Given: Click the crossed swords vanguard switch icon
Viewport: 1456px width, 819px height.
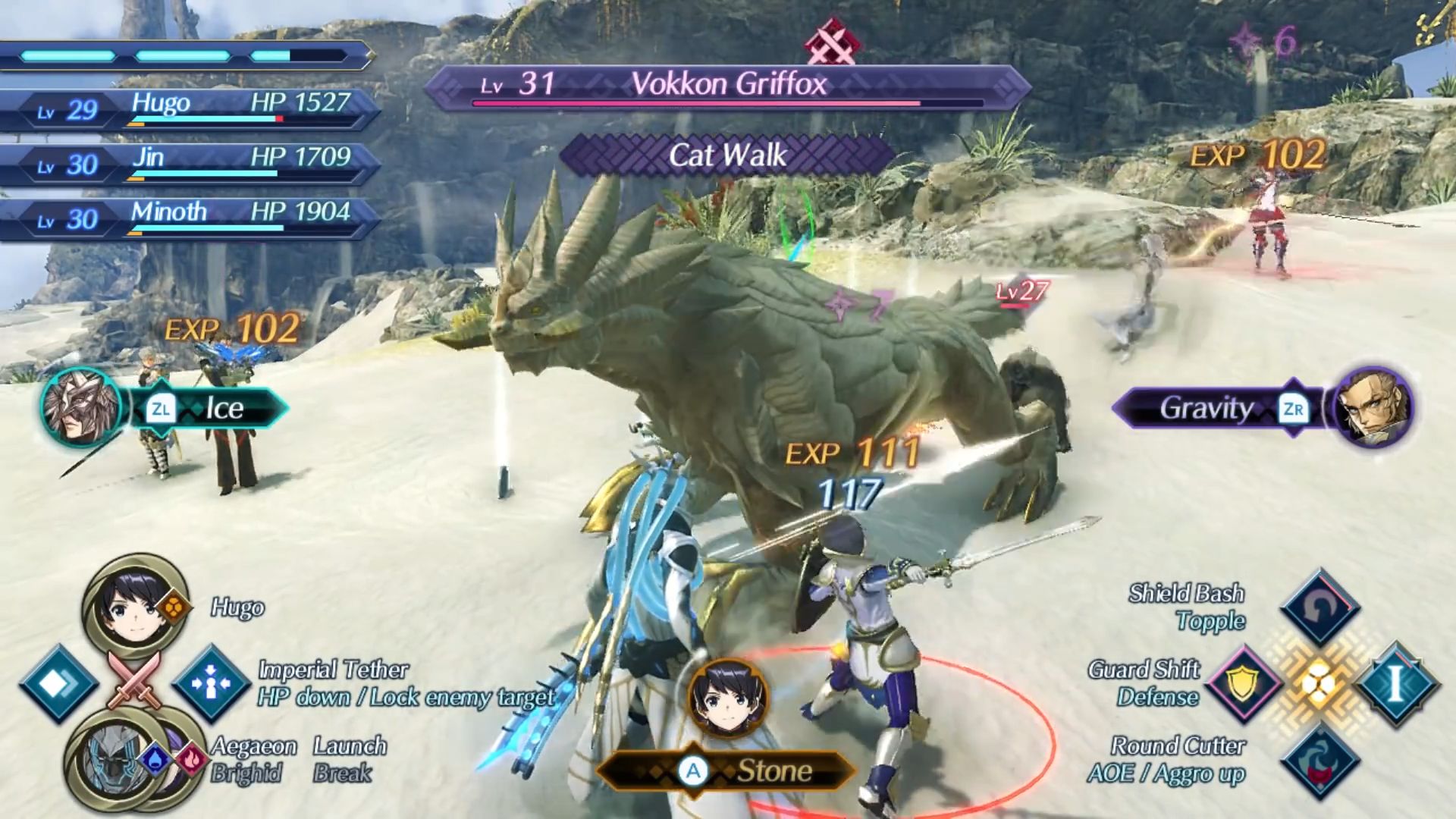Looking at the screenshot, I should coord(134,677).
